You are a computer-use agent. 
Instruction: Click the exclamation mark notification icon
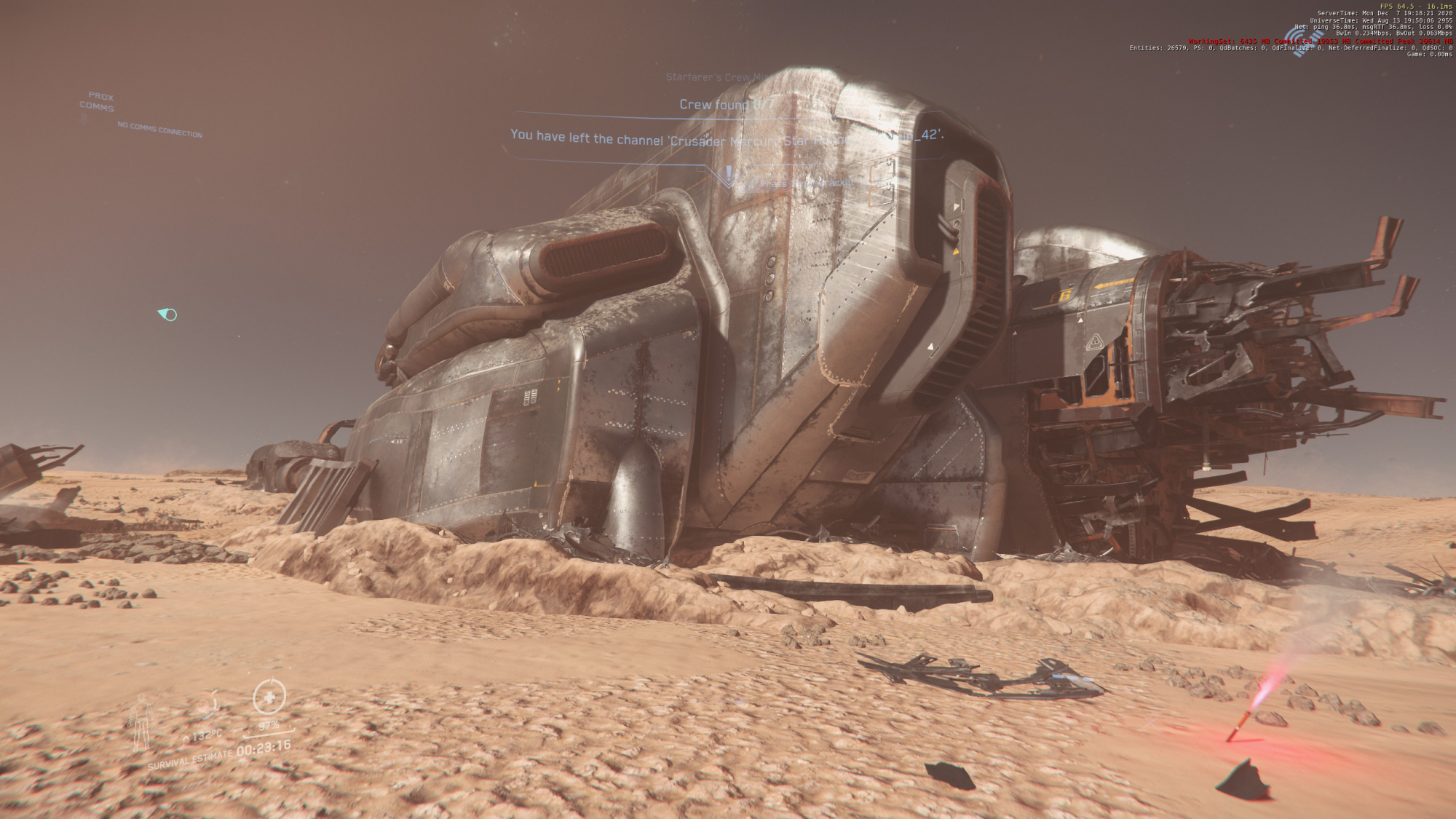[x=729, y=175]
